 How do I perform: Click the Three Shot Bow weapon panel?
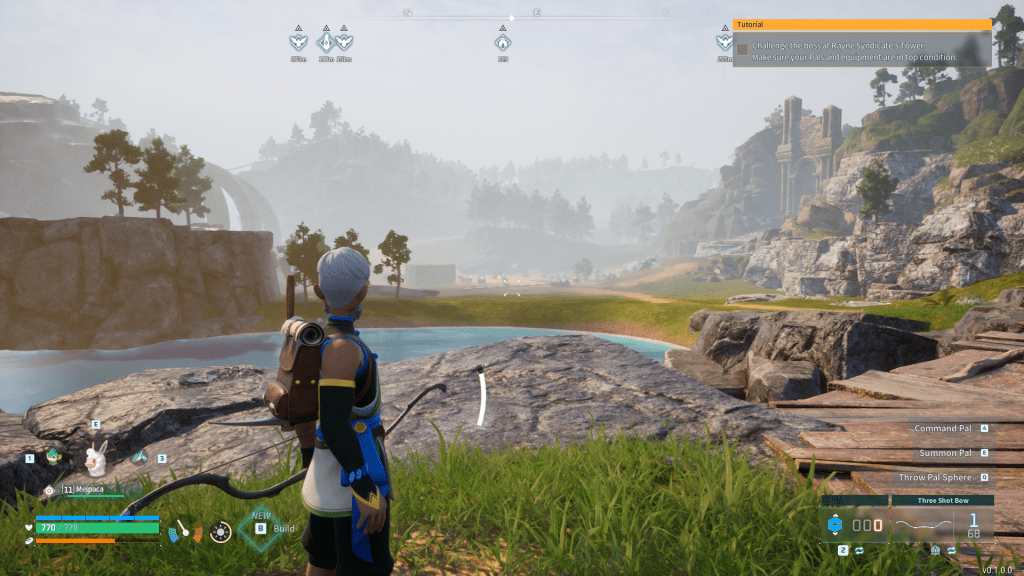coord(941,522)
